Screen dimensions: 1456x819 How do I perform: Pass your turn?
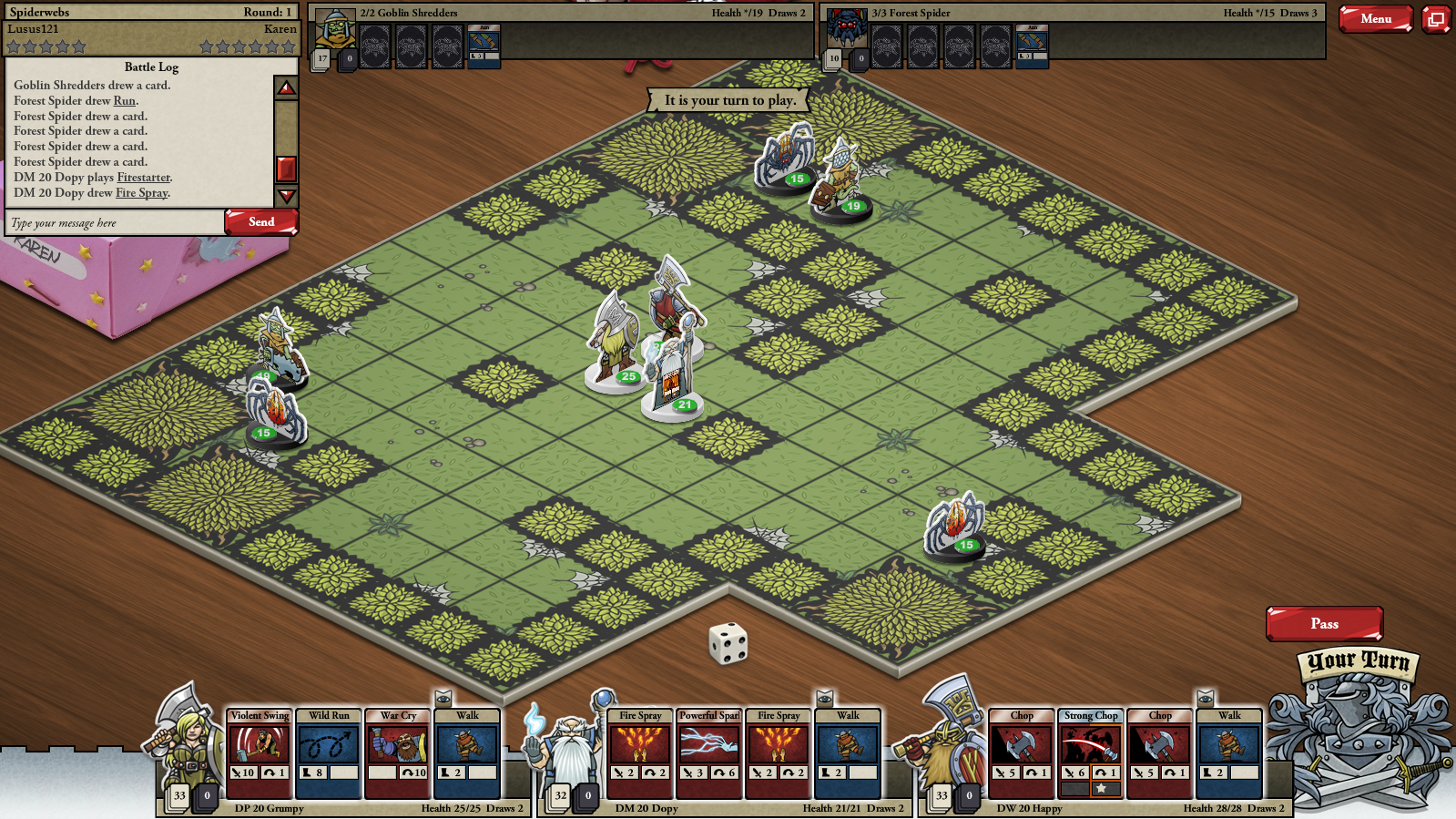point(1324,624)
